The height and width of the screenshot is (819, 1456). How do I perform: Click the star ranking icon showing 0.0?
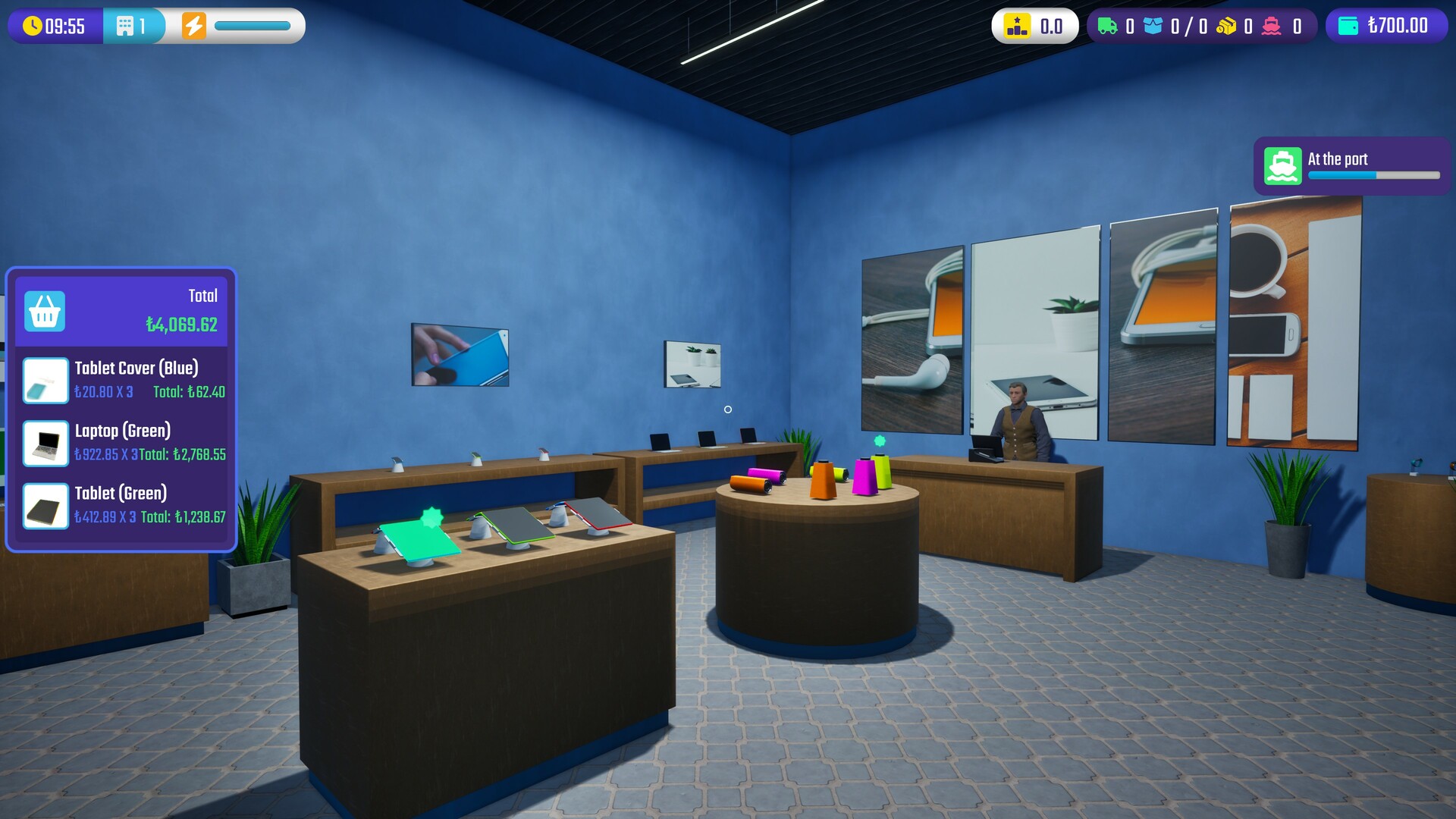tap(1016, 25)
